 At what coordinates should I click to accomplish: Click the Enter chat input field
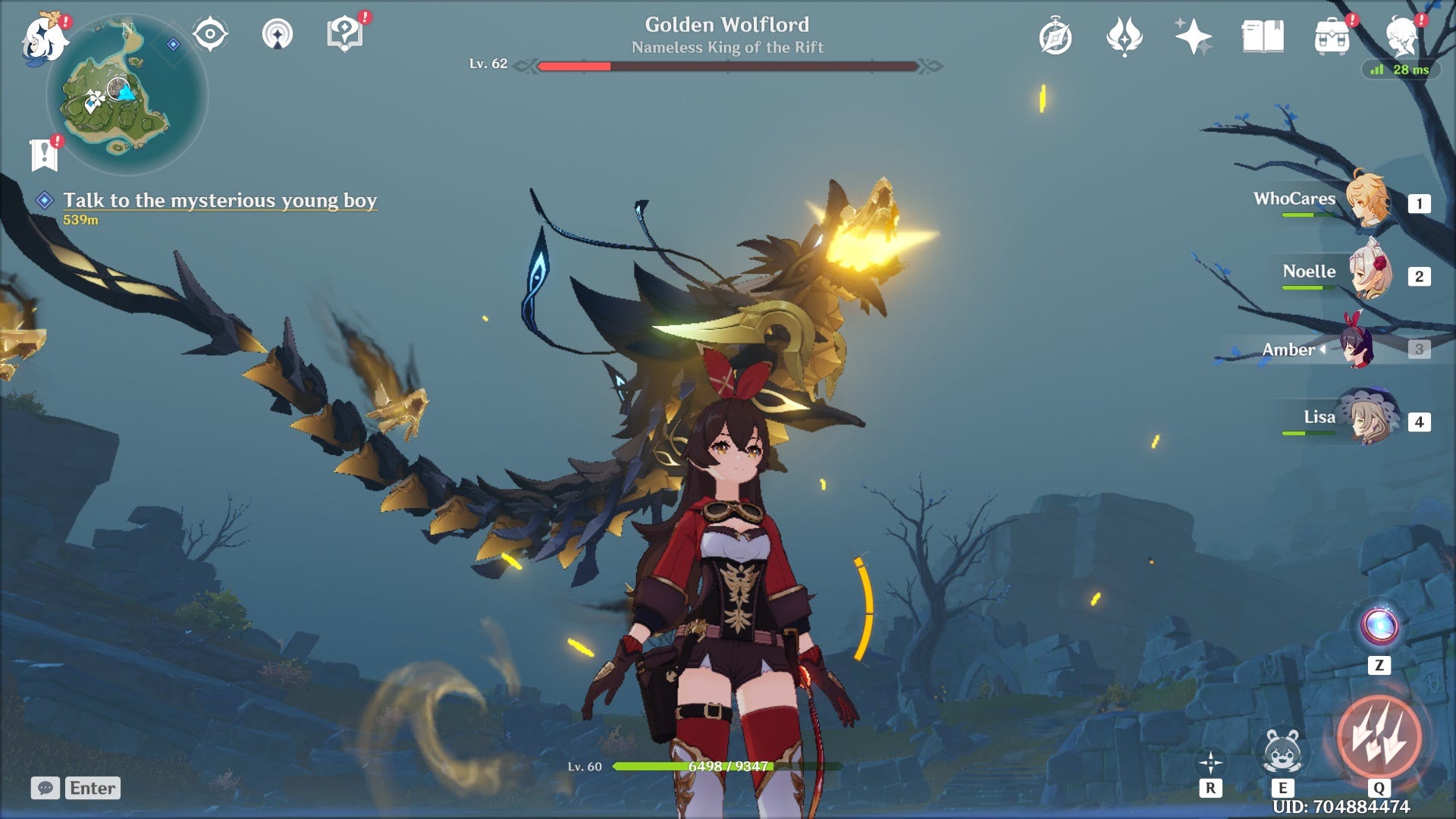[x=91, y=787]
